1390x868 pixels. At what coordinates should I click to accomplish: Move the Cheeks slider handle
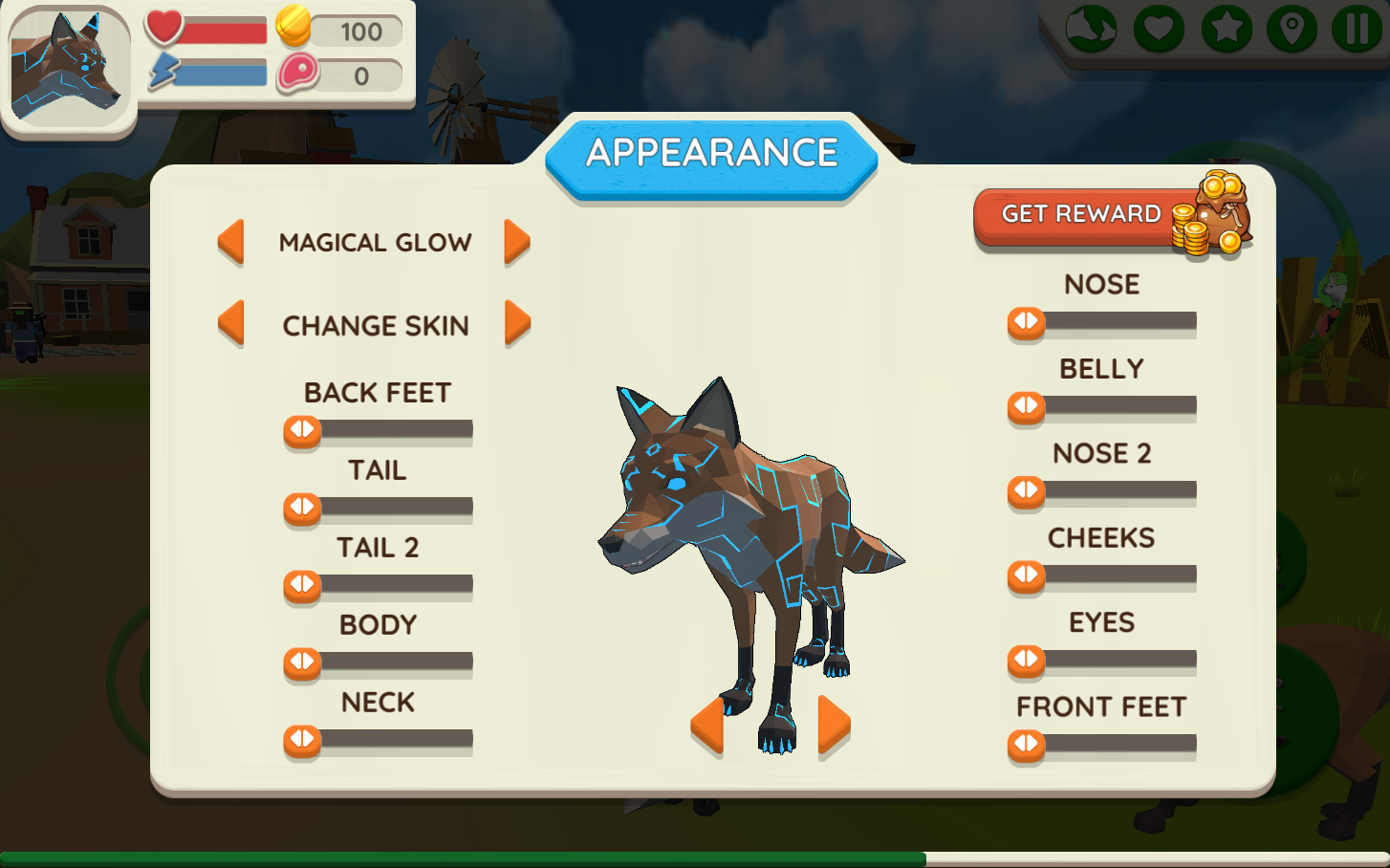click(x=1026, y=577)
